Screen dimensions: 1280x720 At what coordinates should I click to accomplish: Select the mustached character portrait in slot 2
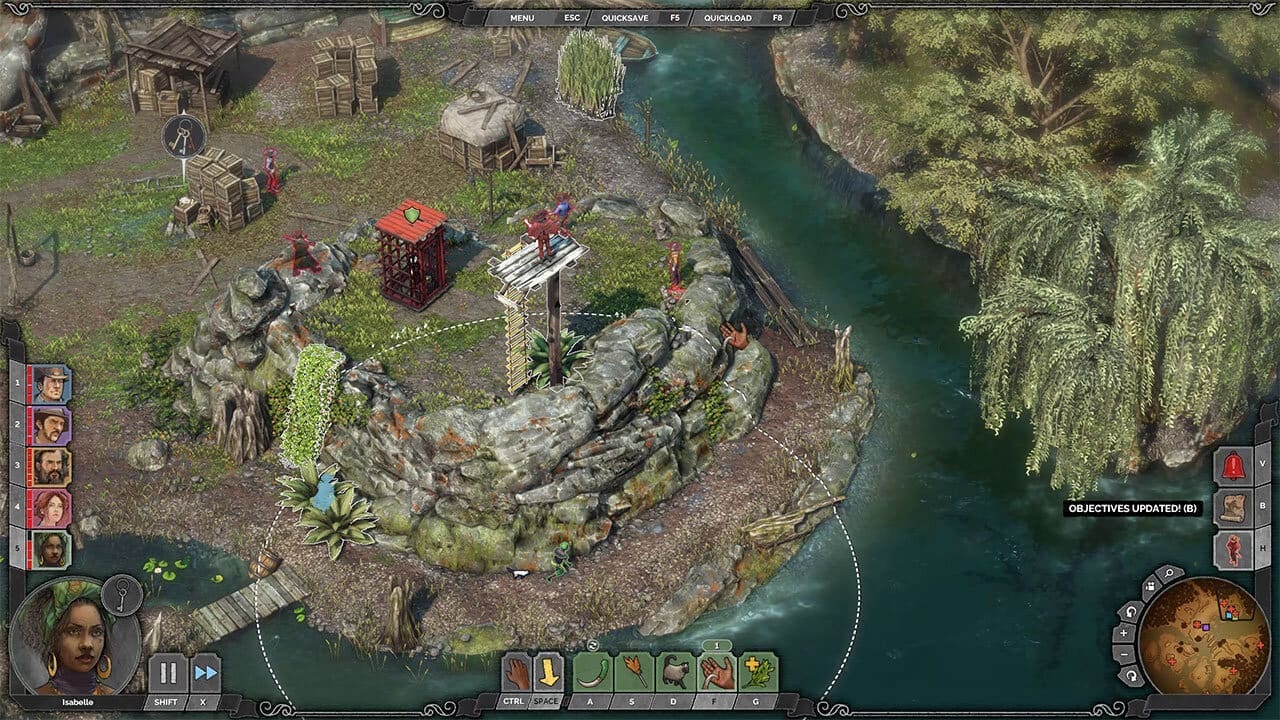51,425
